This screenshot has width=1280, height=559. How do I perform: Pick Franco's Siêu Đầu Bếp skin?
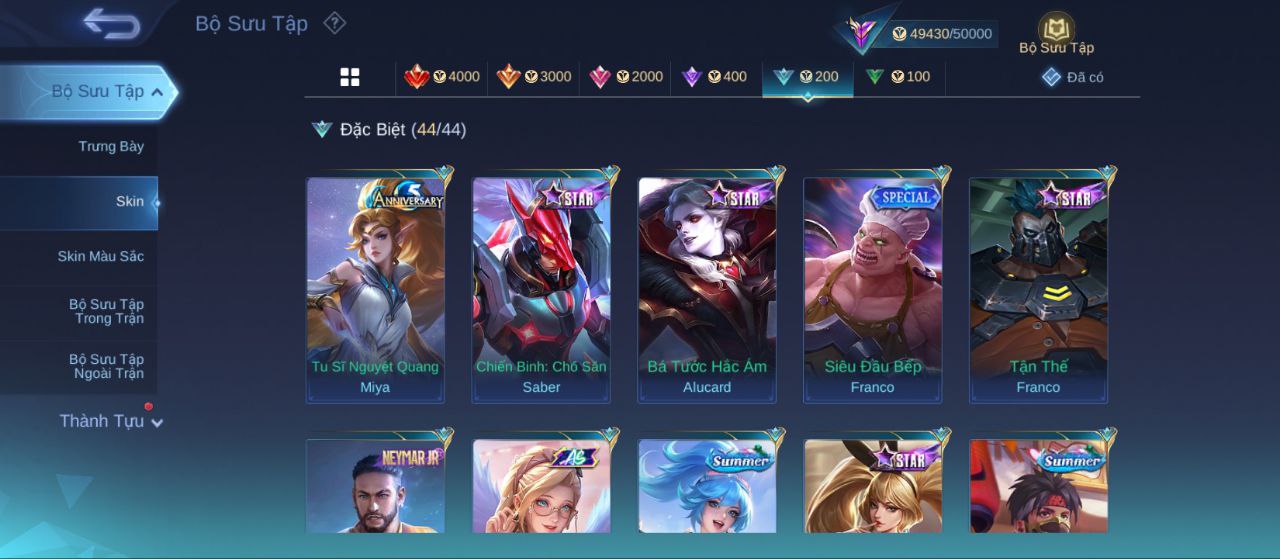pos(872,290)
